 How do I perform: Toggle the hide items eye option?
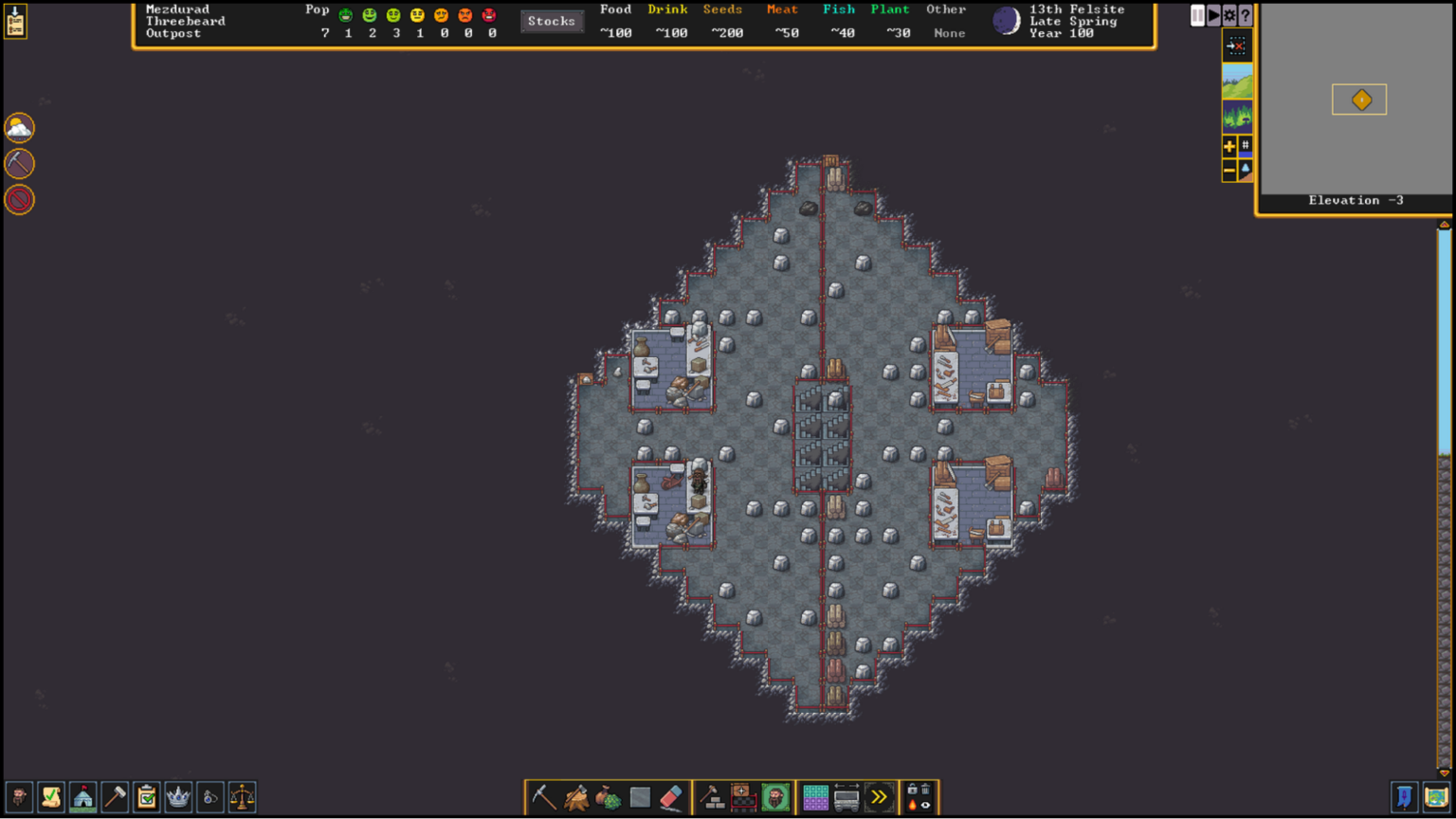pyautogui.click(x=924, y=805)
